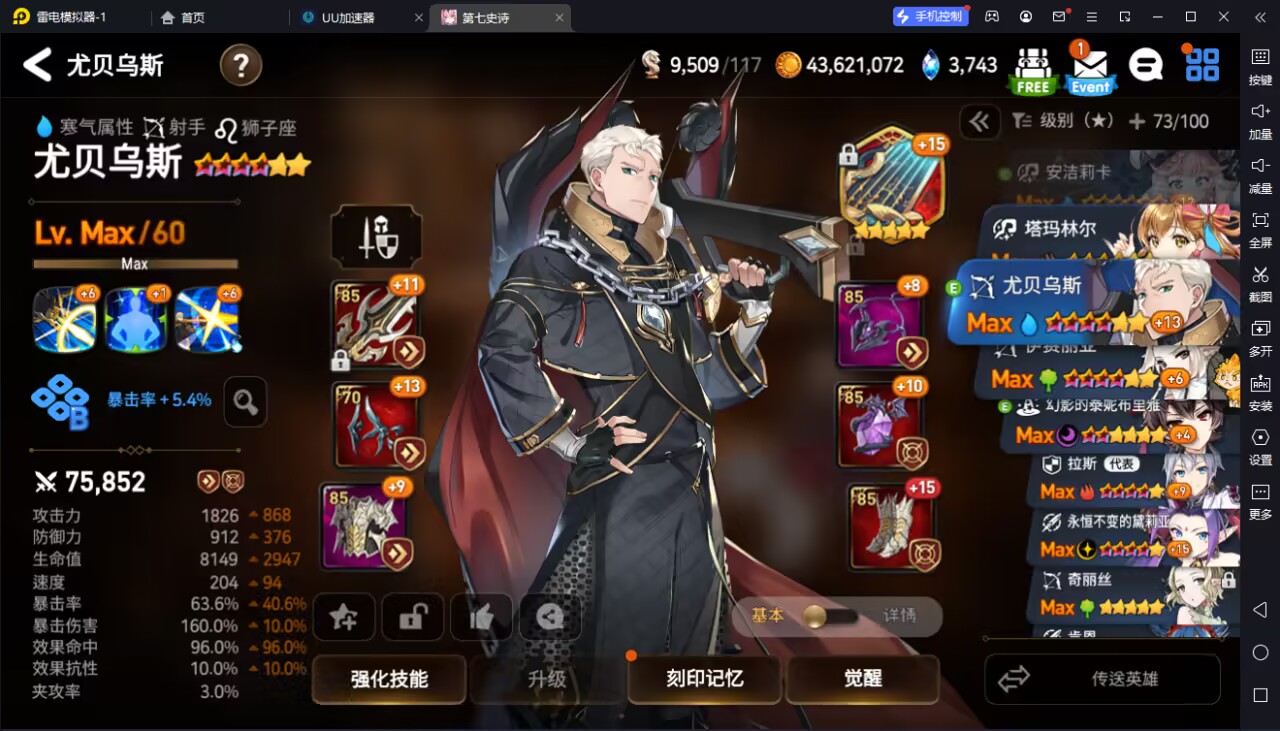Select the 升级 level up button
The height and width of the screenshot is (731, 1280).
pos(547,679)
